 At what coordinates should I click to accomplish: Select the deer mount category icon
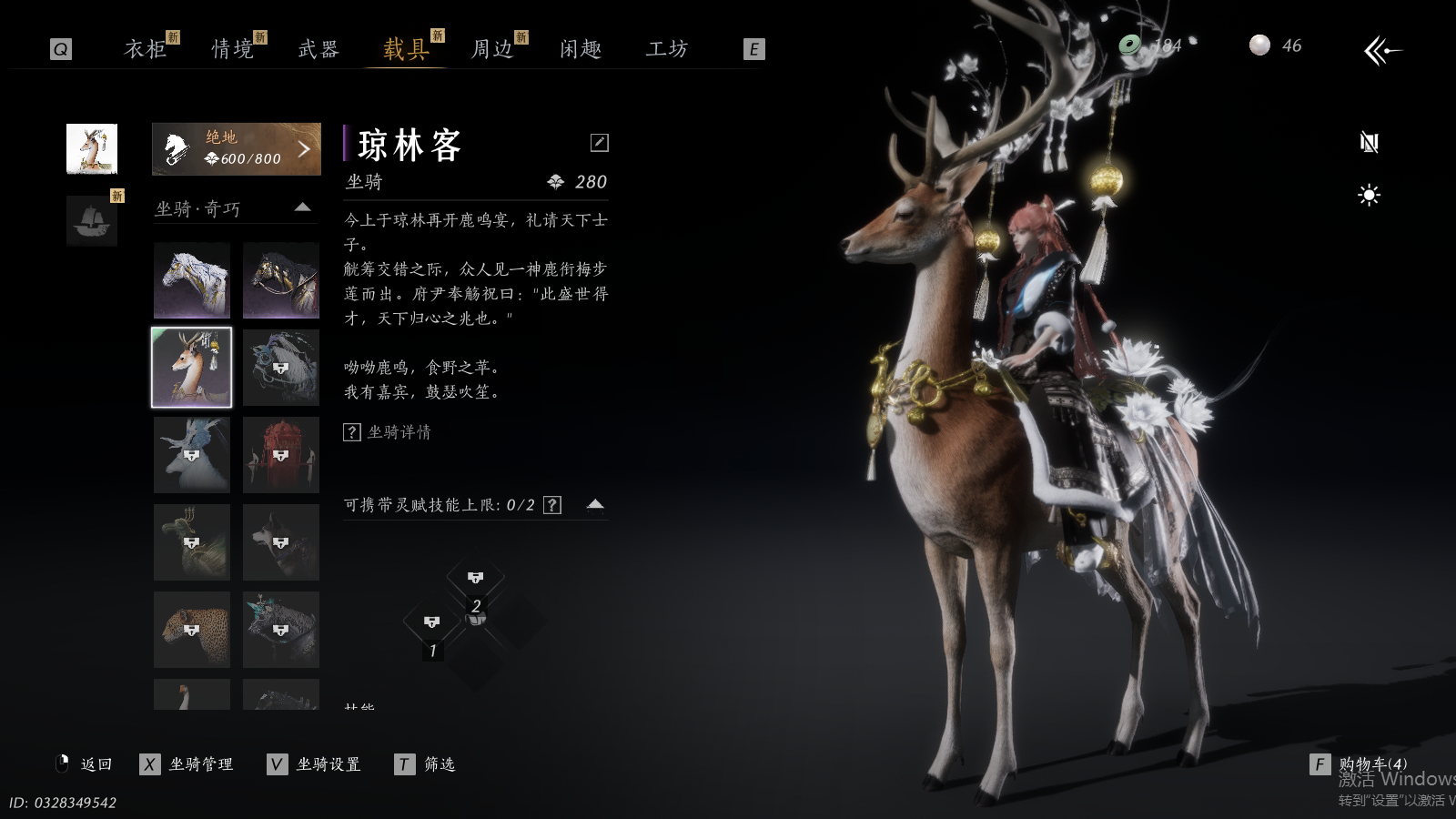tap(92, 148)
